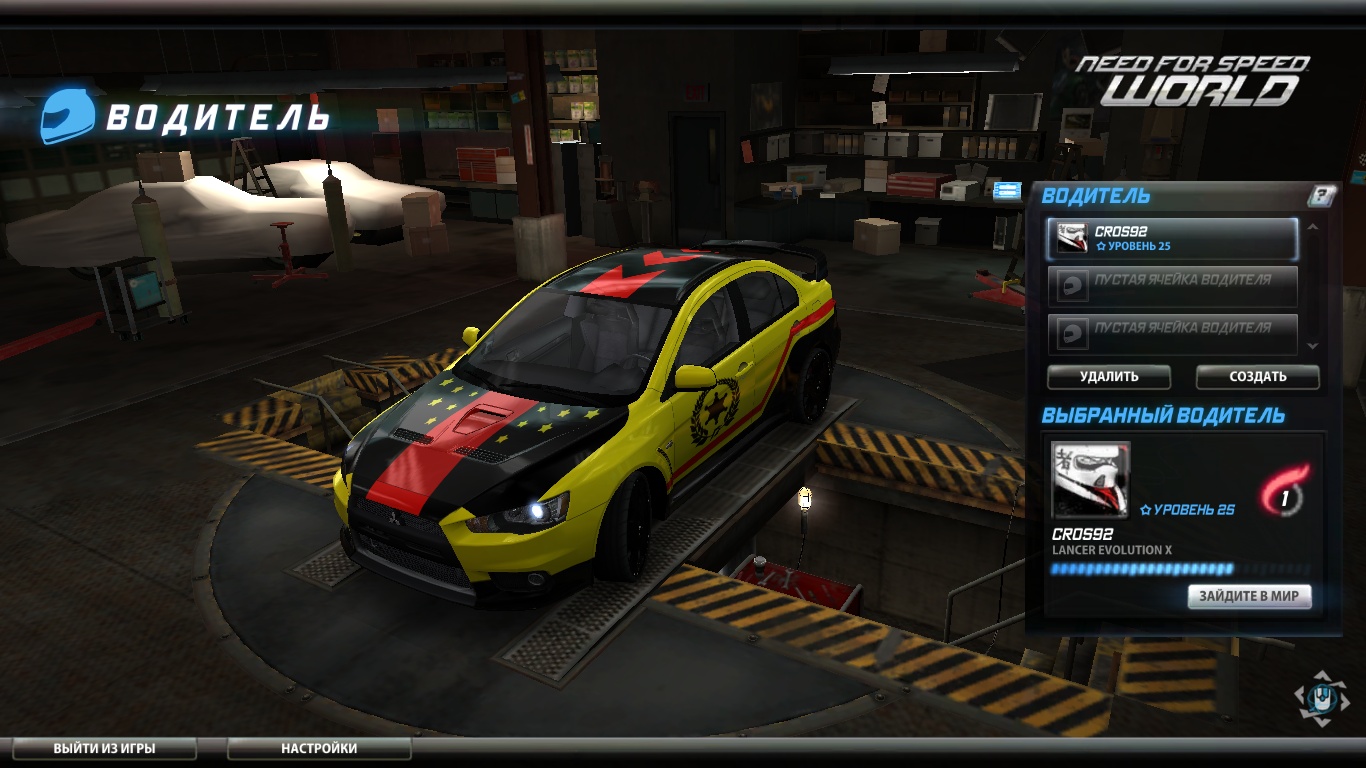Open the question mark help button

click(1321, 196)
